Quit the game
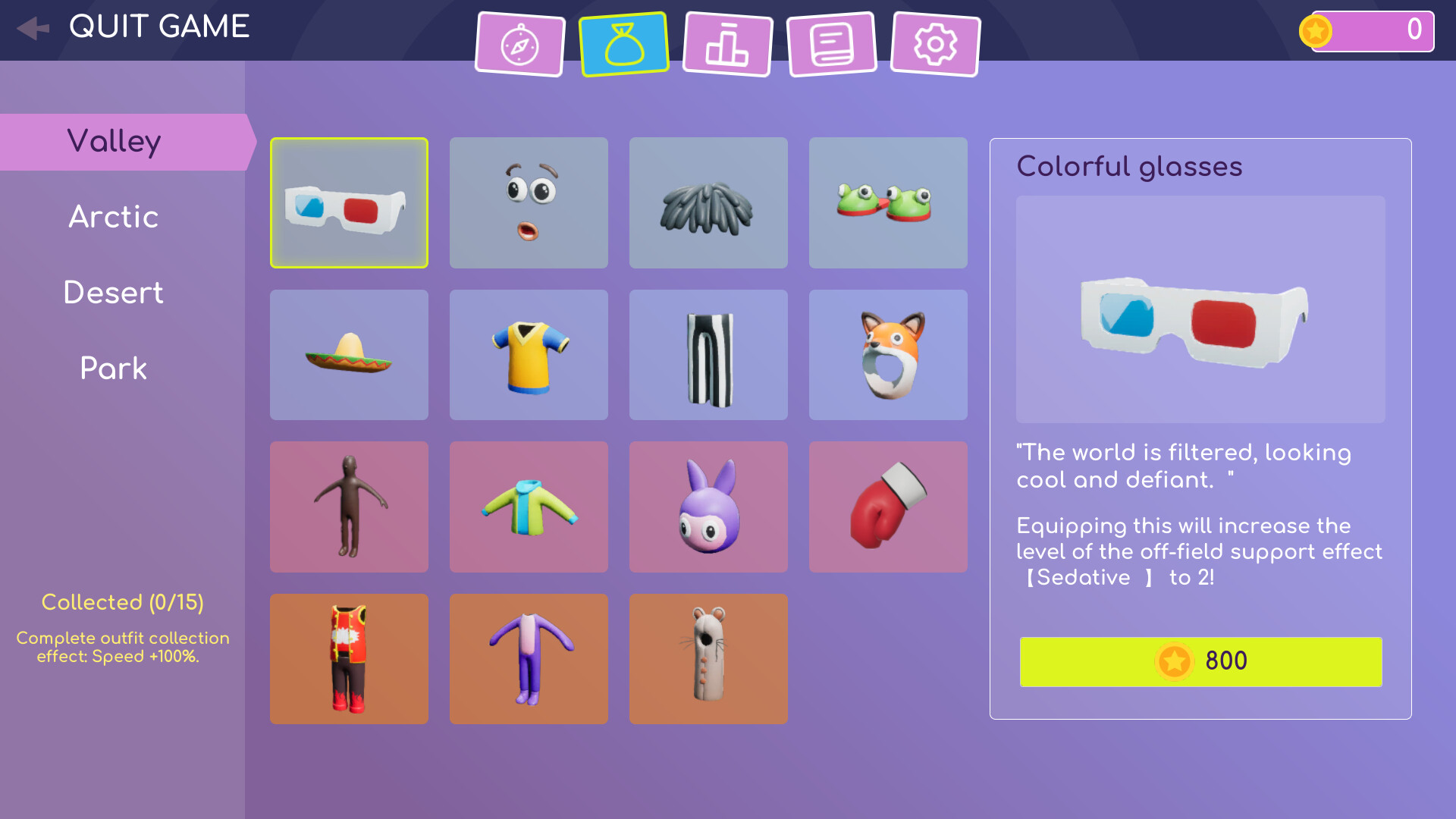1456x819 pixels. (x=159, y=27)
